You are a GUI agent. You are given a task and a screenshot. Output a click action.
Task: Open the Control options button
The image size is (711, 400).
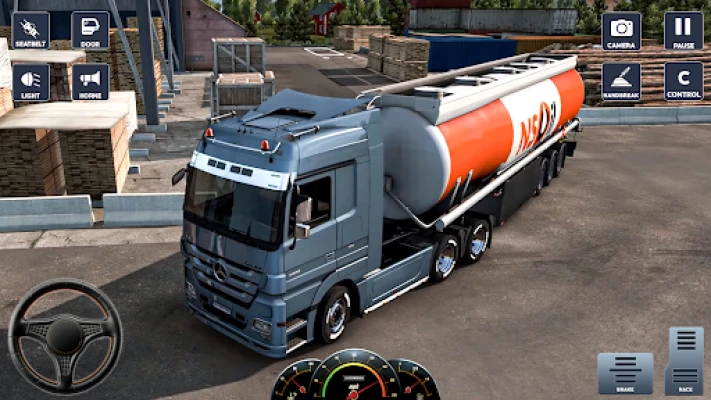[683, 82]
